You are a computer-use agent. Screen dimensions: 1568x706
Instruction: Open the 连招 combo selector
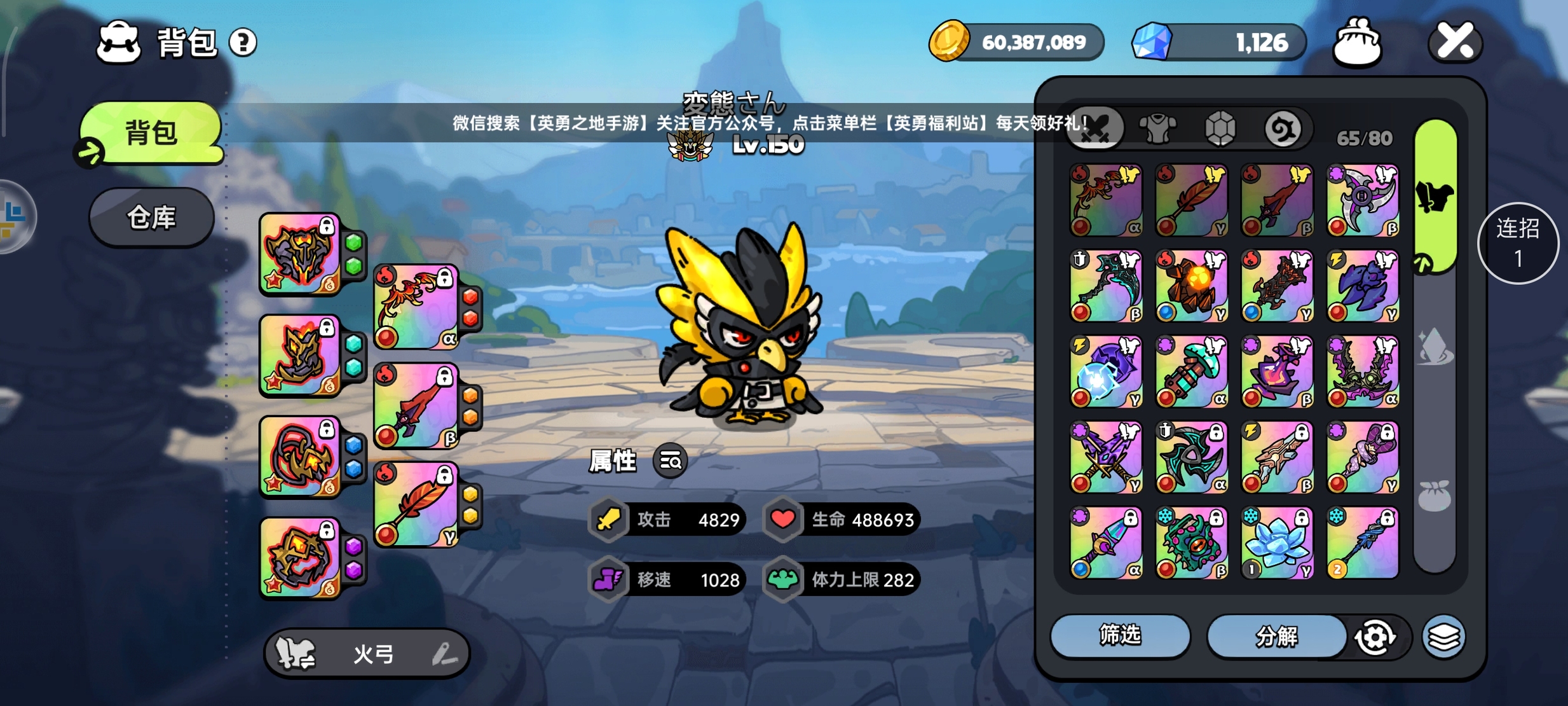coord(1517,243)
